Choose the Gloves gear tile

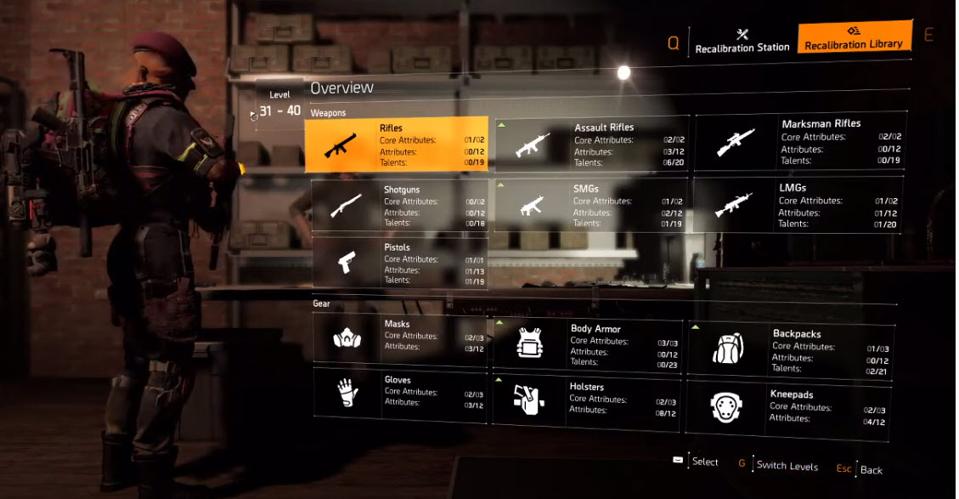point(399,392)
